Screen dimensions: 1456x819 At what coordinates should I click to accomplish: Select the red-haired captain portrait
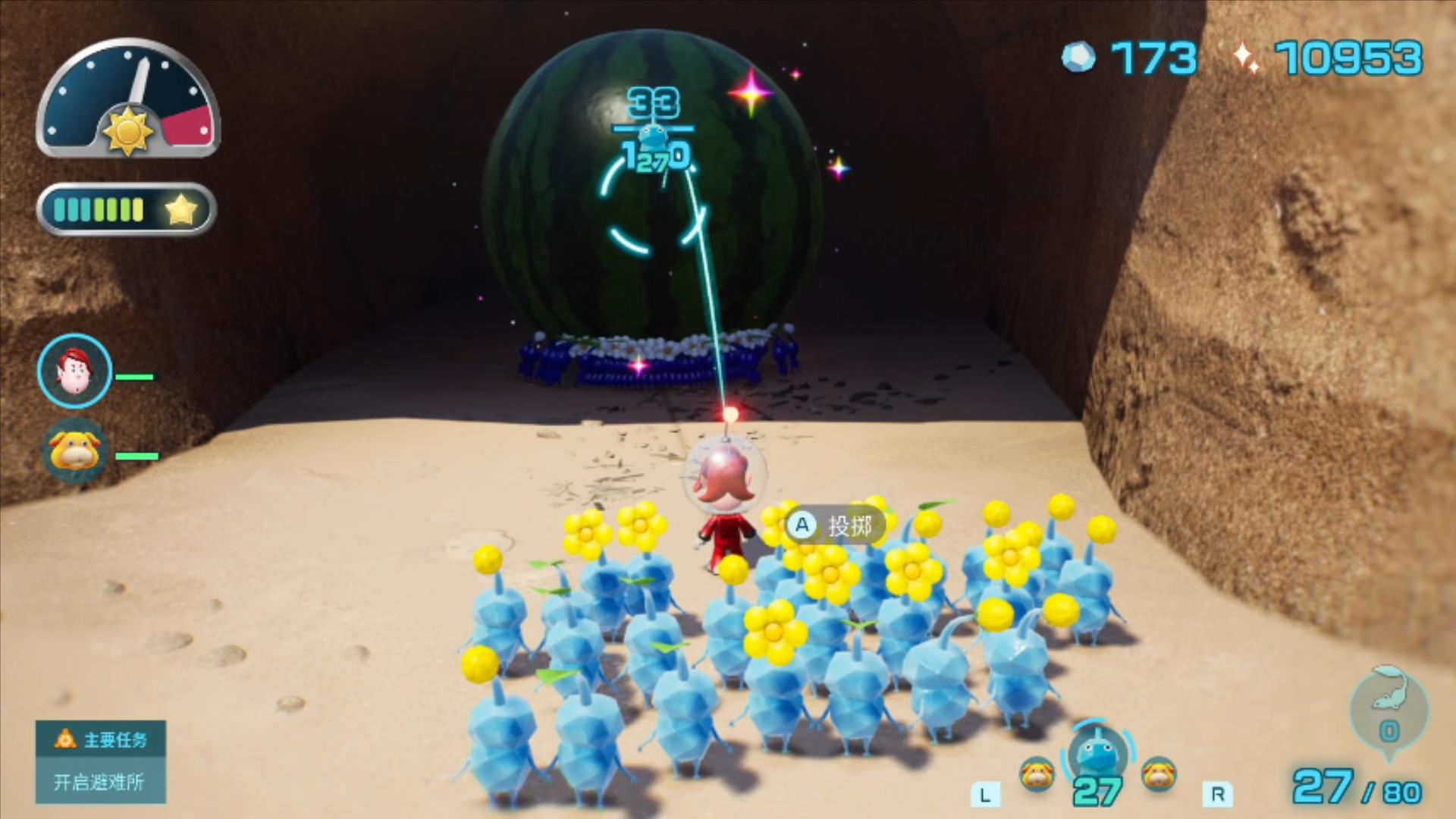pyautogui.click(x=74, y=372)
